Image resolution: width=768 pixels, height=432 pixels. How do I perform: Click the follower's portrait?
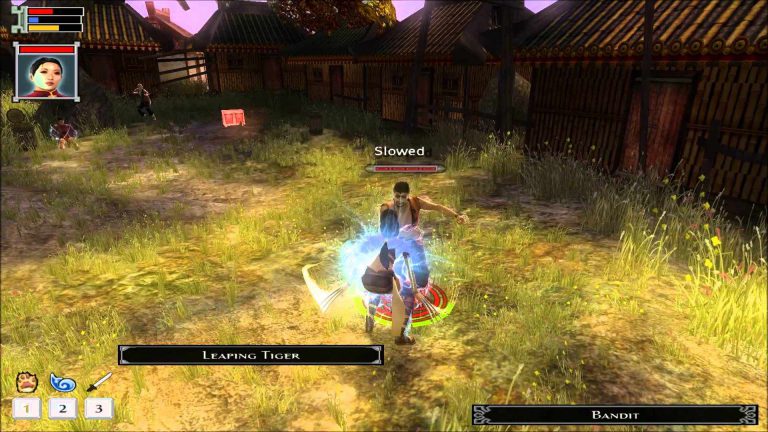point(47,75)
